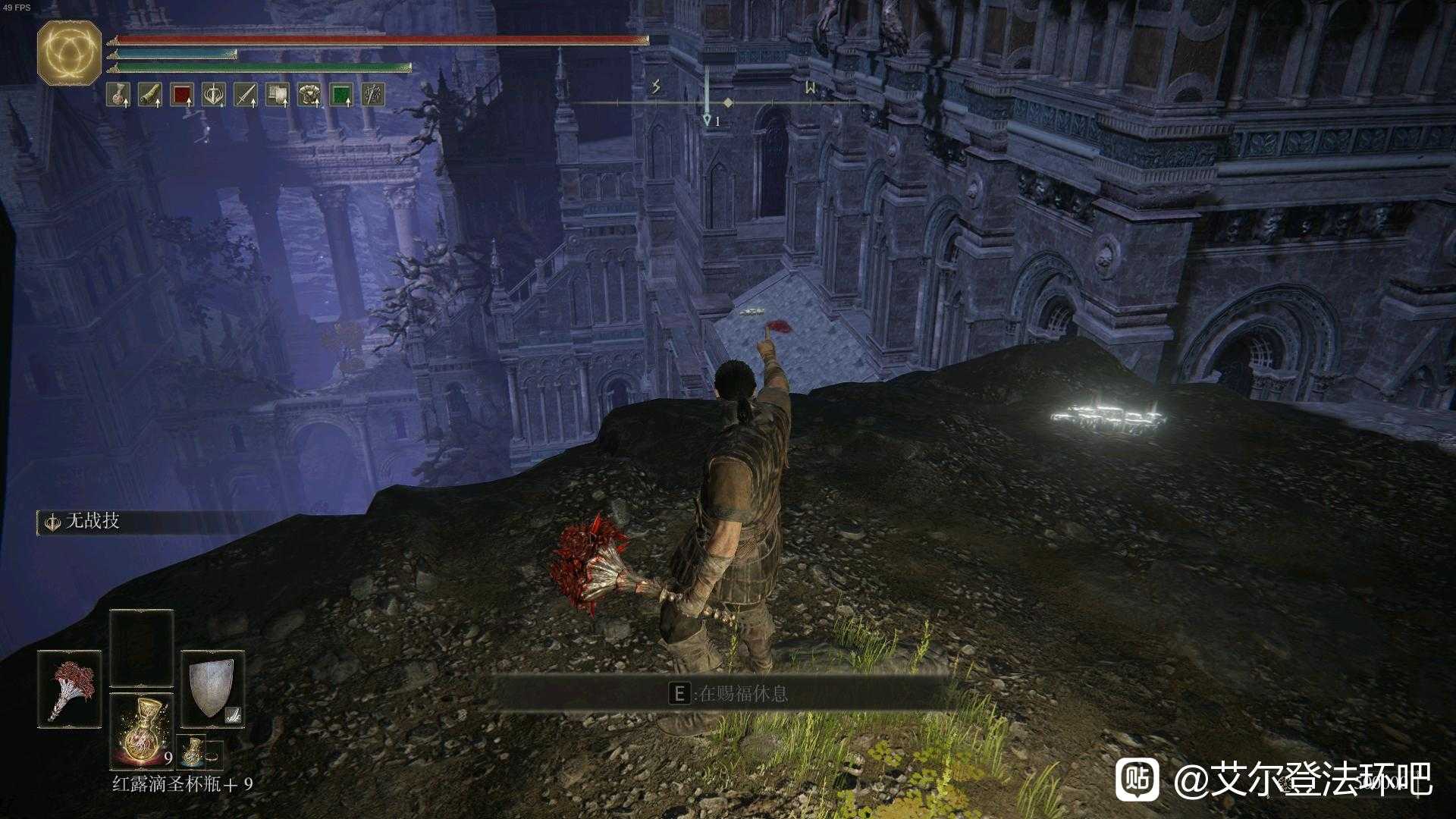Click the chest armor buff icon
The width and height of the screenshot is (1456, 819).
point(309,95)
